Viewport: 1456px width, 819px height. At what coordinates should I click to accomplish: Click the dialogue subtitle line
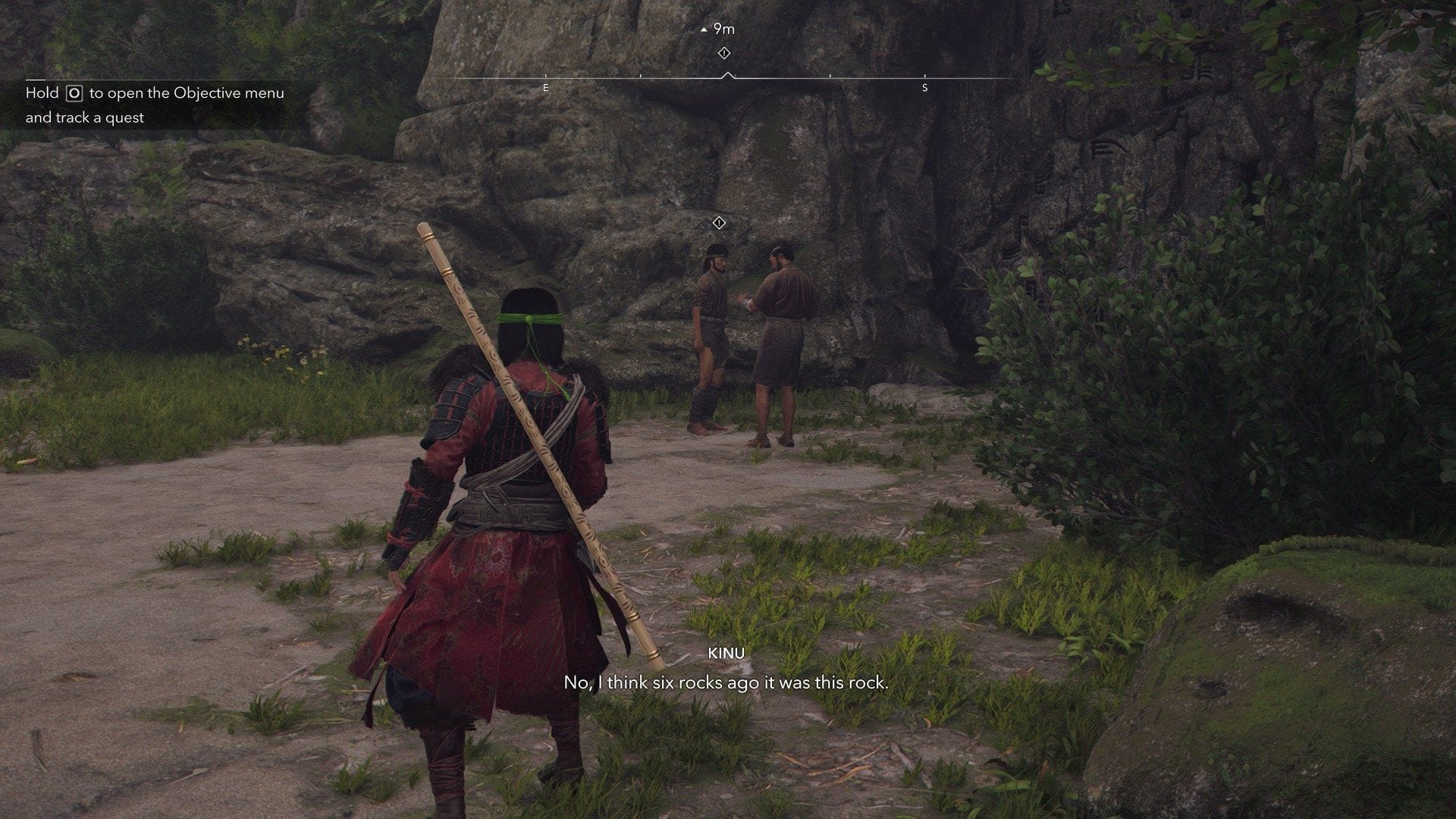[x=726, y=683]
